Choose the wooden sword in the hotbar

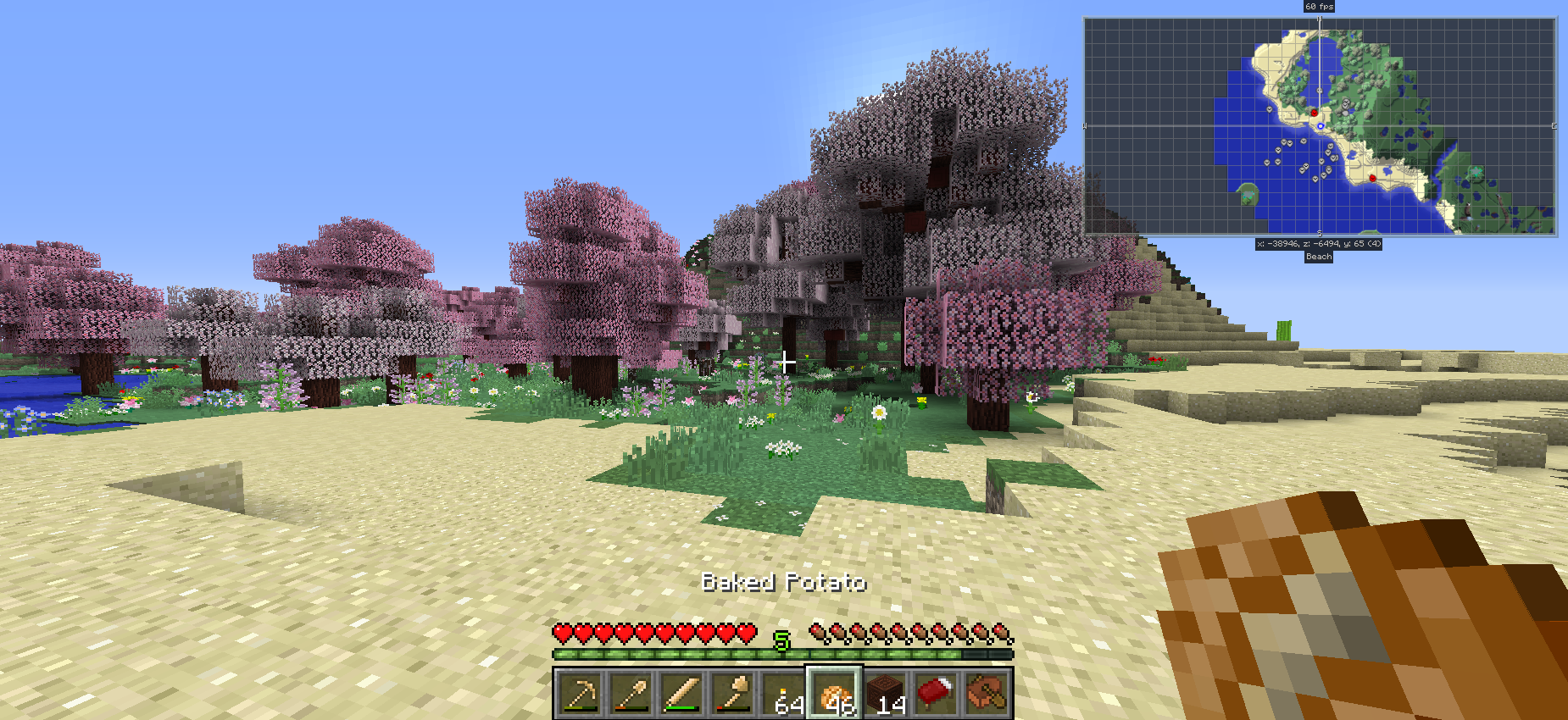point(682,694)
